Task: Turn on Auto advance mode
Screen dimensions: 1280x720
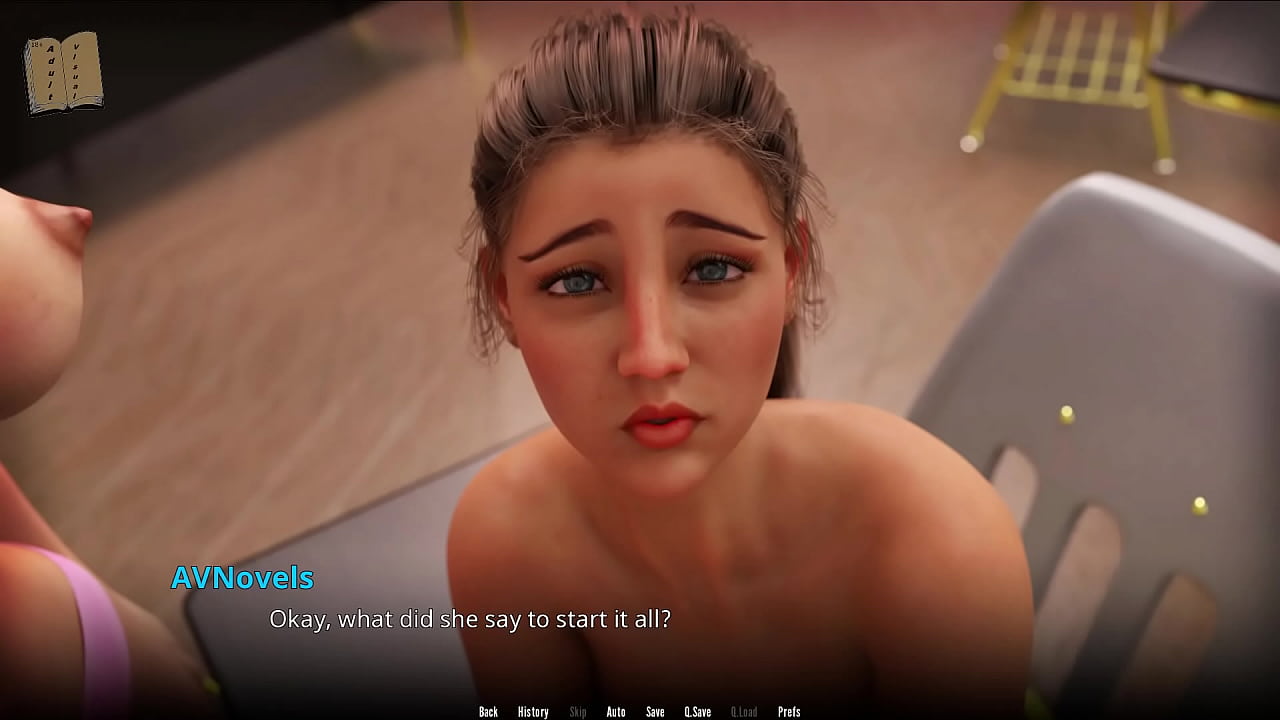Action: tap(616, 712)
